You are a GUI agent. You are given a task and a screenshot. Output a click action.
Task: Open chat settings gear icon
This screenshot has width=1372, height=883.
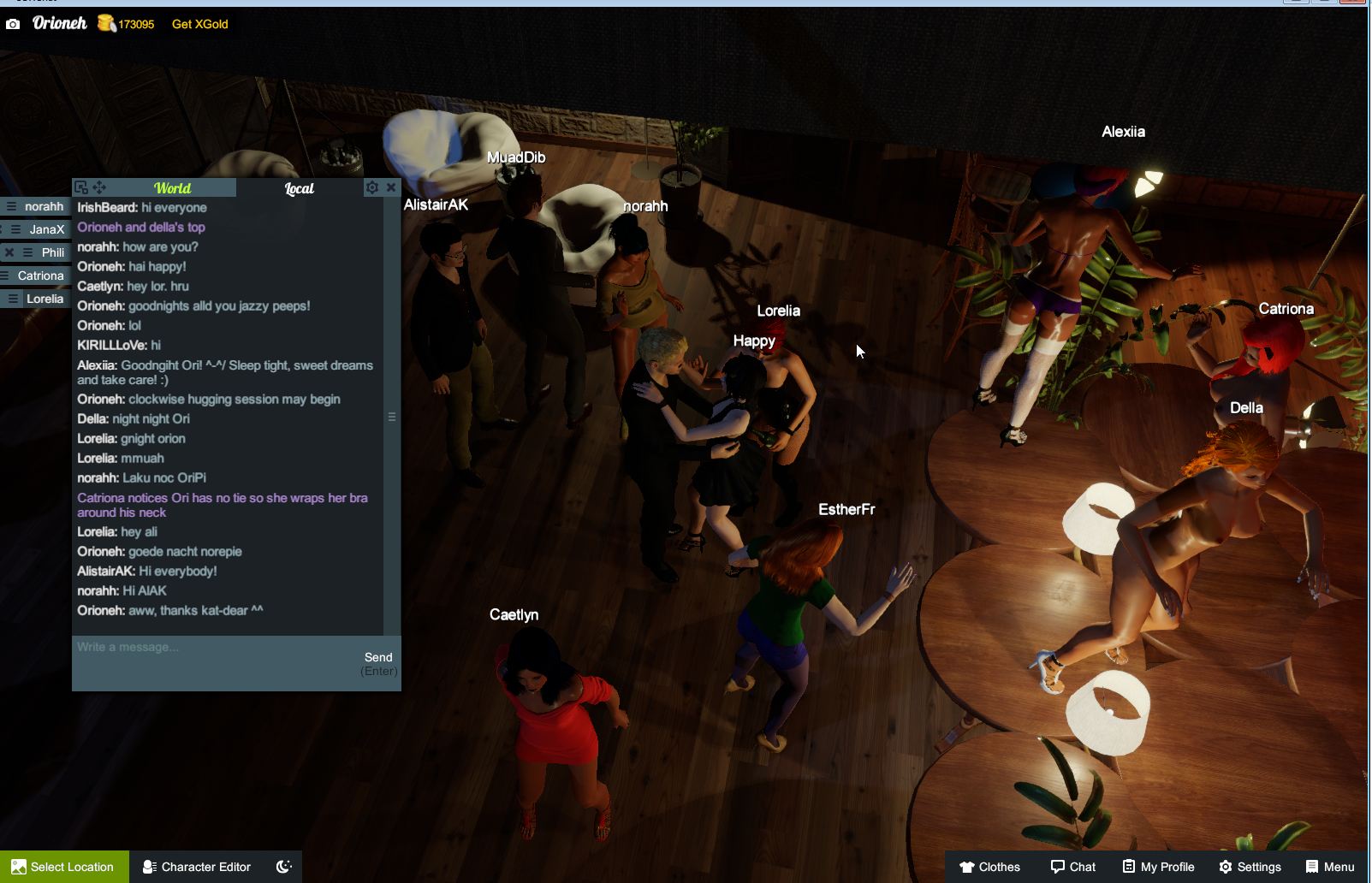tap(371, 187)
